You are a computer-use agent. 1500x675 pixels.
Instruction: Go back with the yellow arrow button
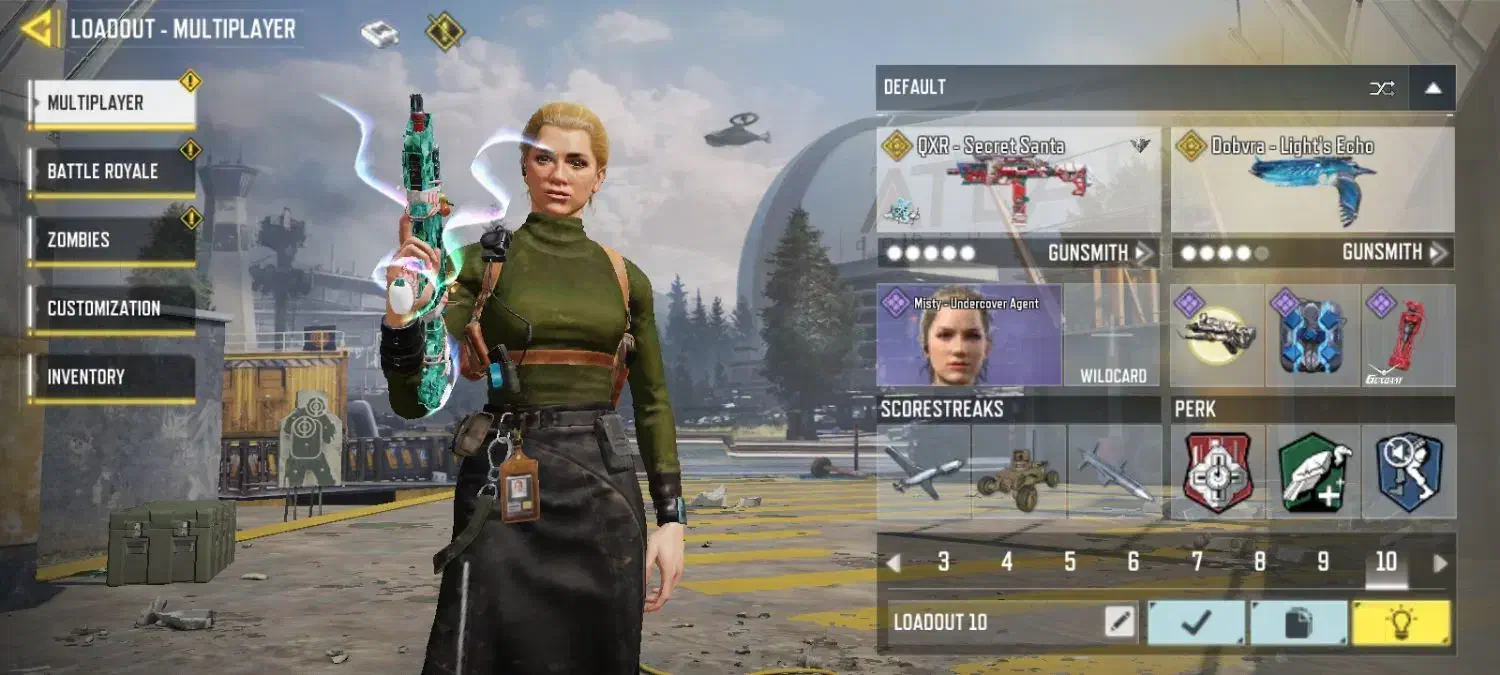tap(38, 28)
